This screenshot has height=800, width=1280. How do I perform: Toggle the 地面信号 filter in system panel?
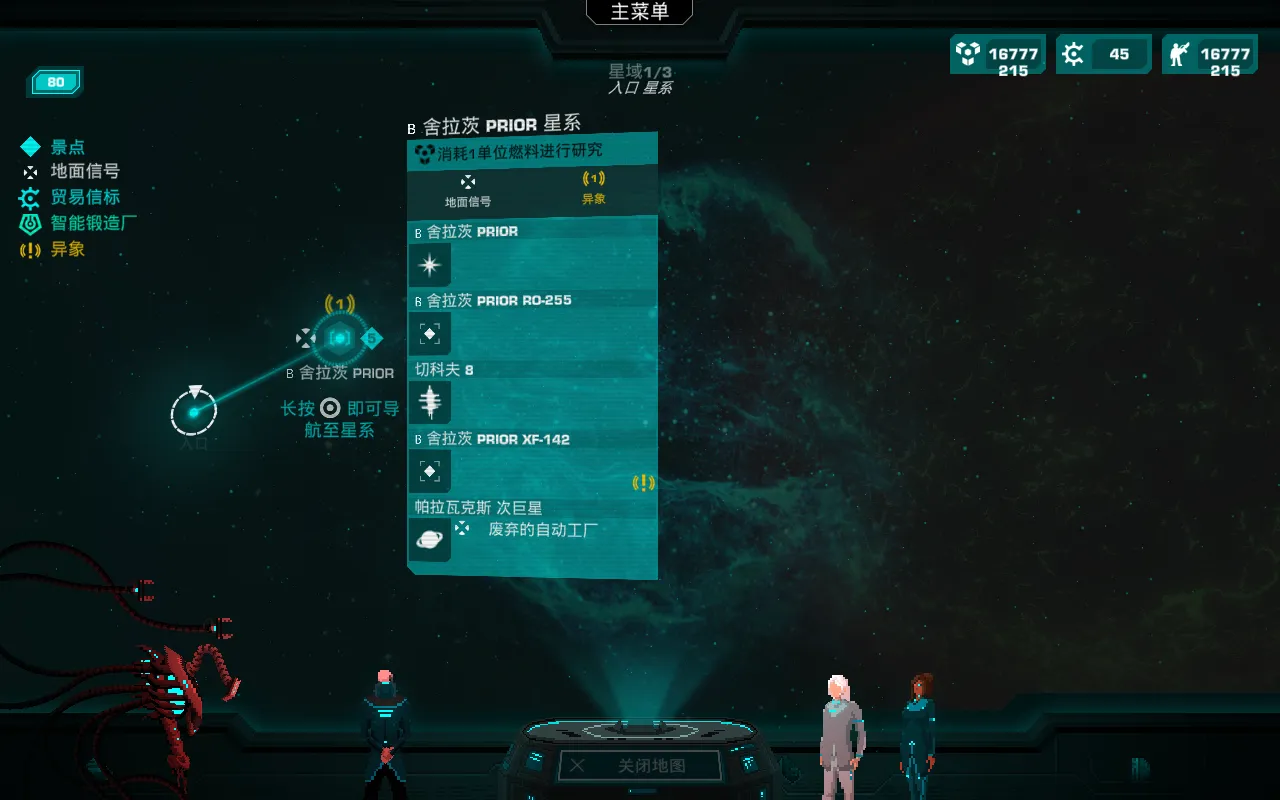(x=468, y=190)
